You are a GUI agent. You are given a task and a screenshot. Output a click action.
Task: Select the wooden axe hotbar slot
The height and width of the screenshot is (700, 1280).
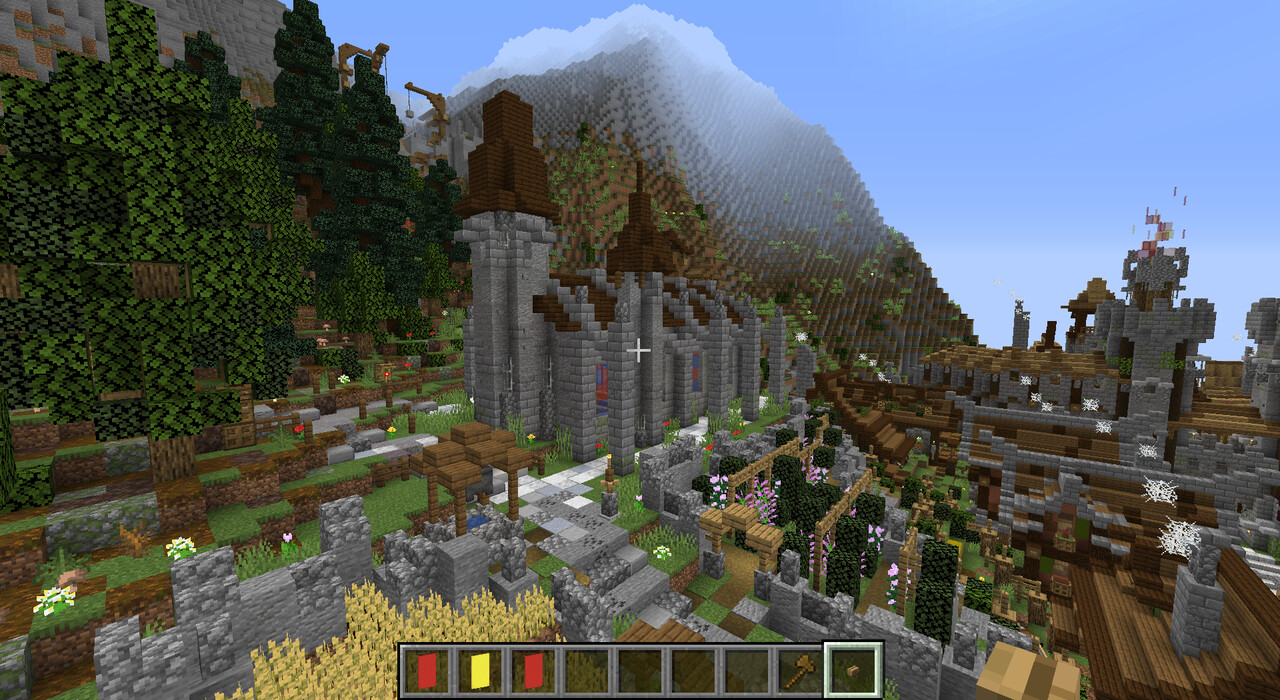point(799,670)
